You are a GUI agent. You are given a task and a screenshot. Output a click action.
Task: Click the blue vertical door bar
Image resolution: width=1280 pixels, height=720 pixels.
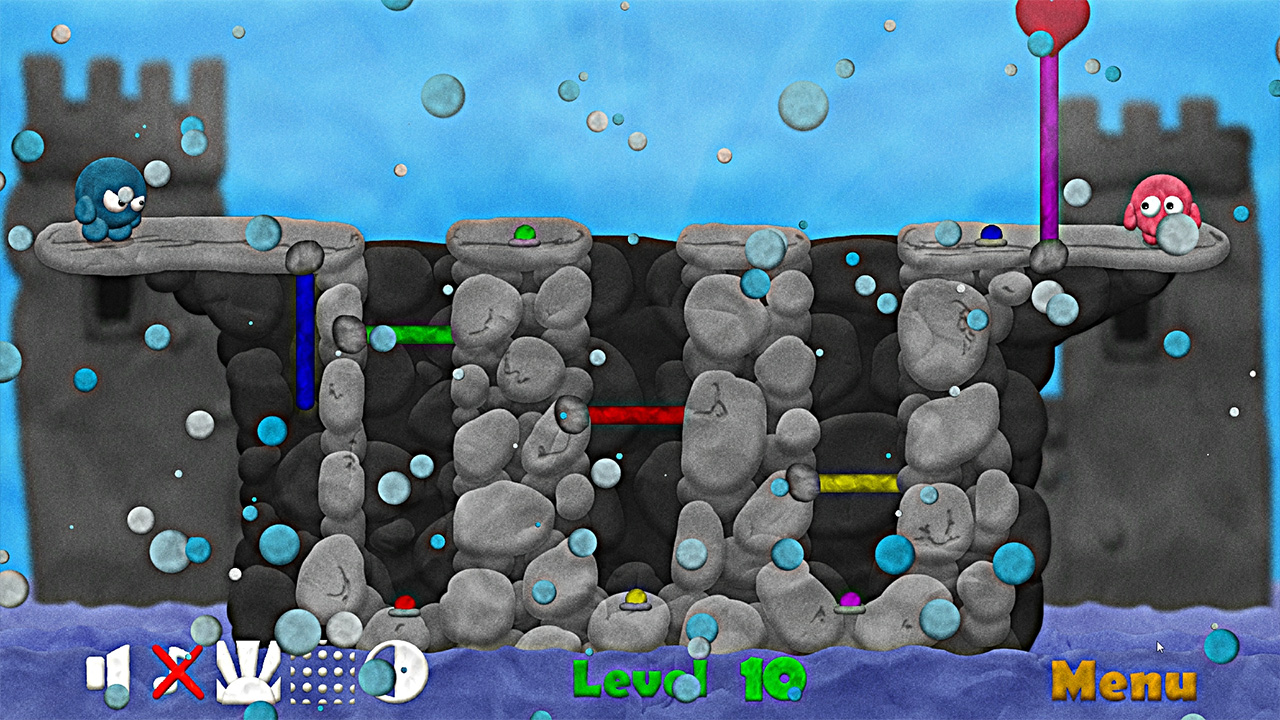[302, 340]
